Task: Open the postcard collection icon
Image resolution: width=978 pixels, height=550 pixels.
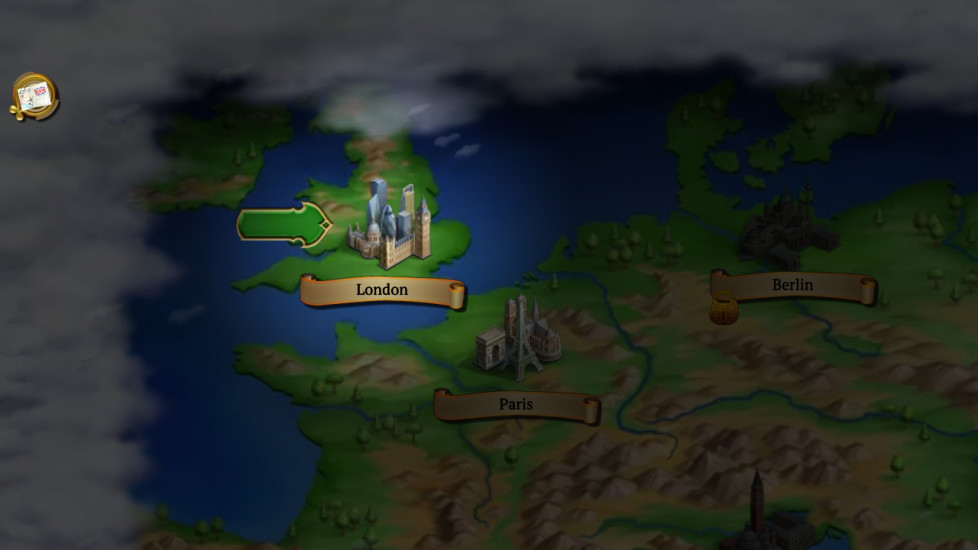Action: point(34,97)
